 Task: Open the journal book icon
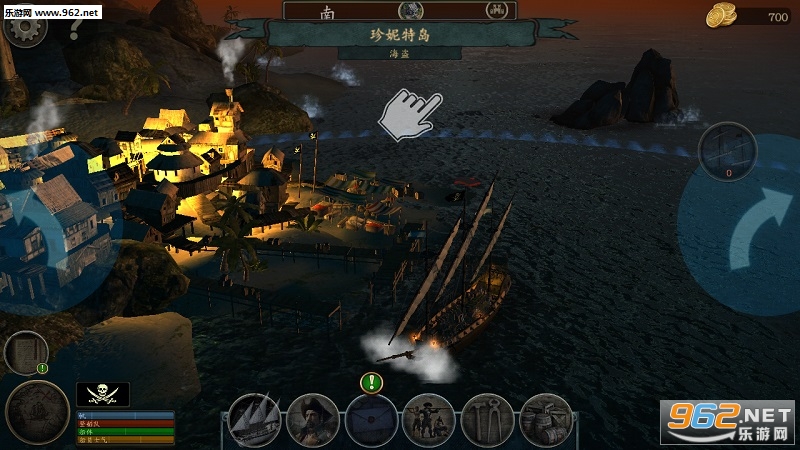coord(25,352)
